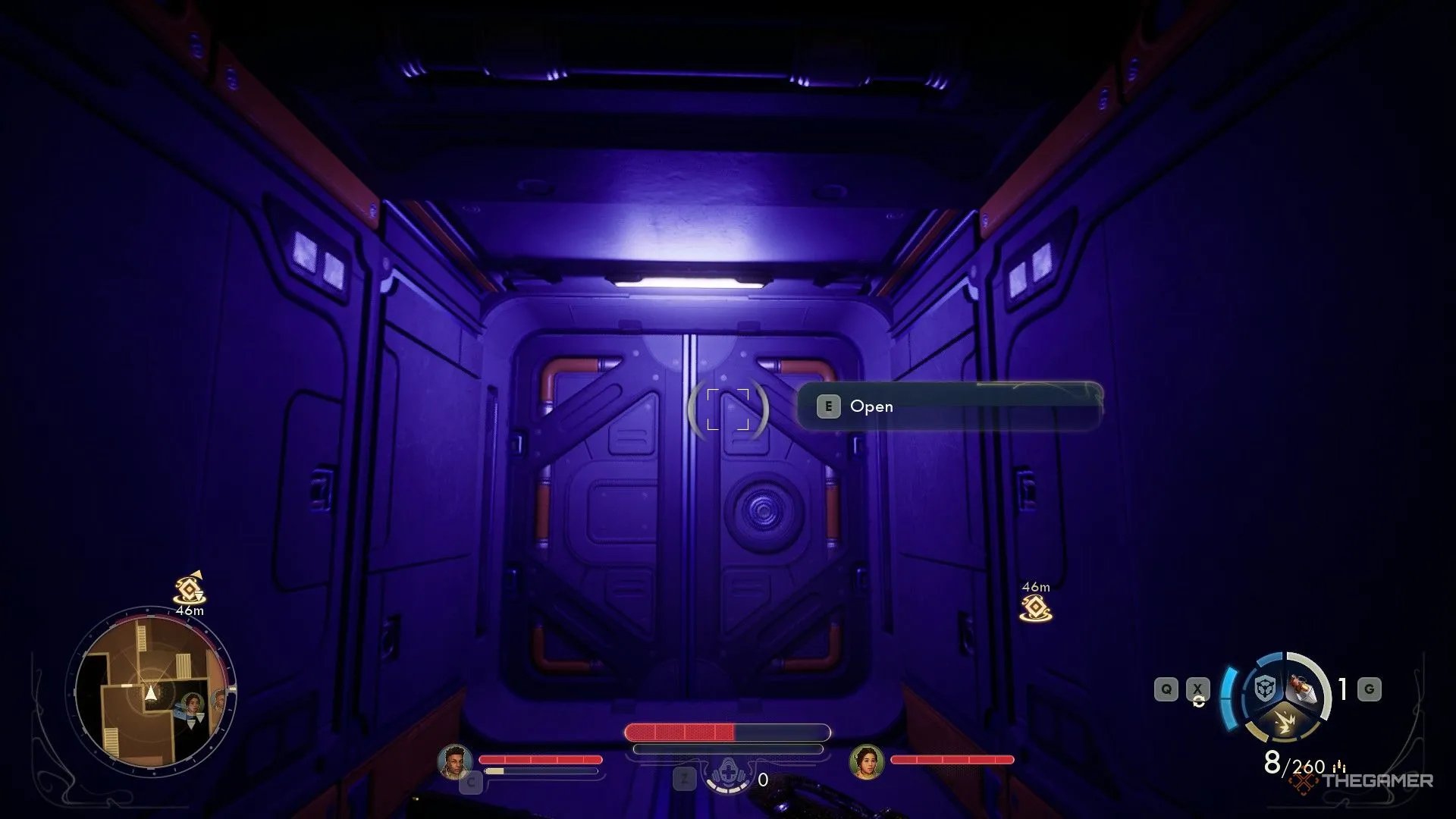Click the red enemy health bar at bottom center
The image size is (1456, 819).
click(678, 733)
